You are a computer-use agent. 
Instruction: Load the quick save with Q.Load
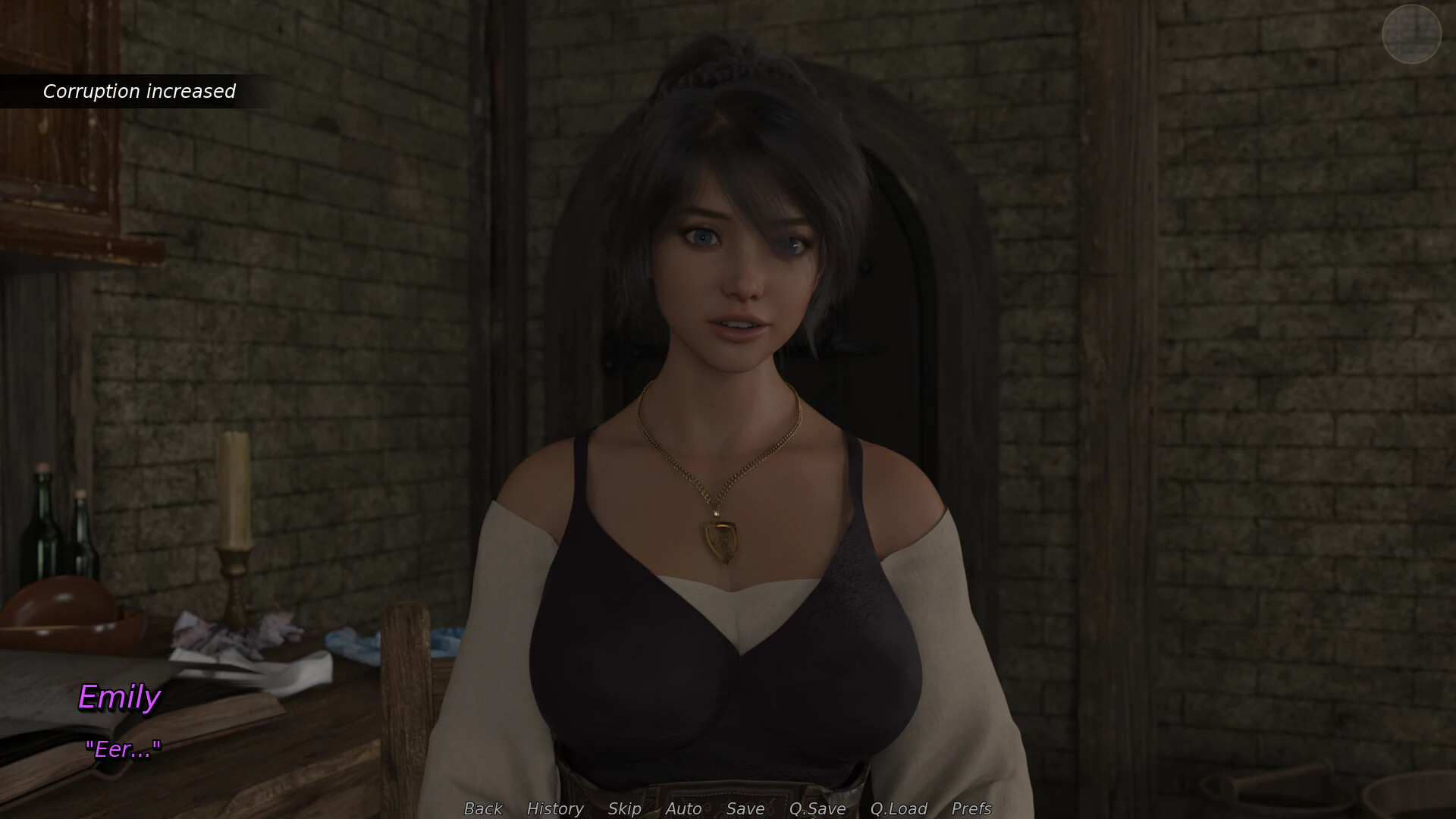[x=899, y=808]
